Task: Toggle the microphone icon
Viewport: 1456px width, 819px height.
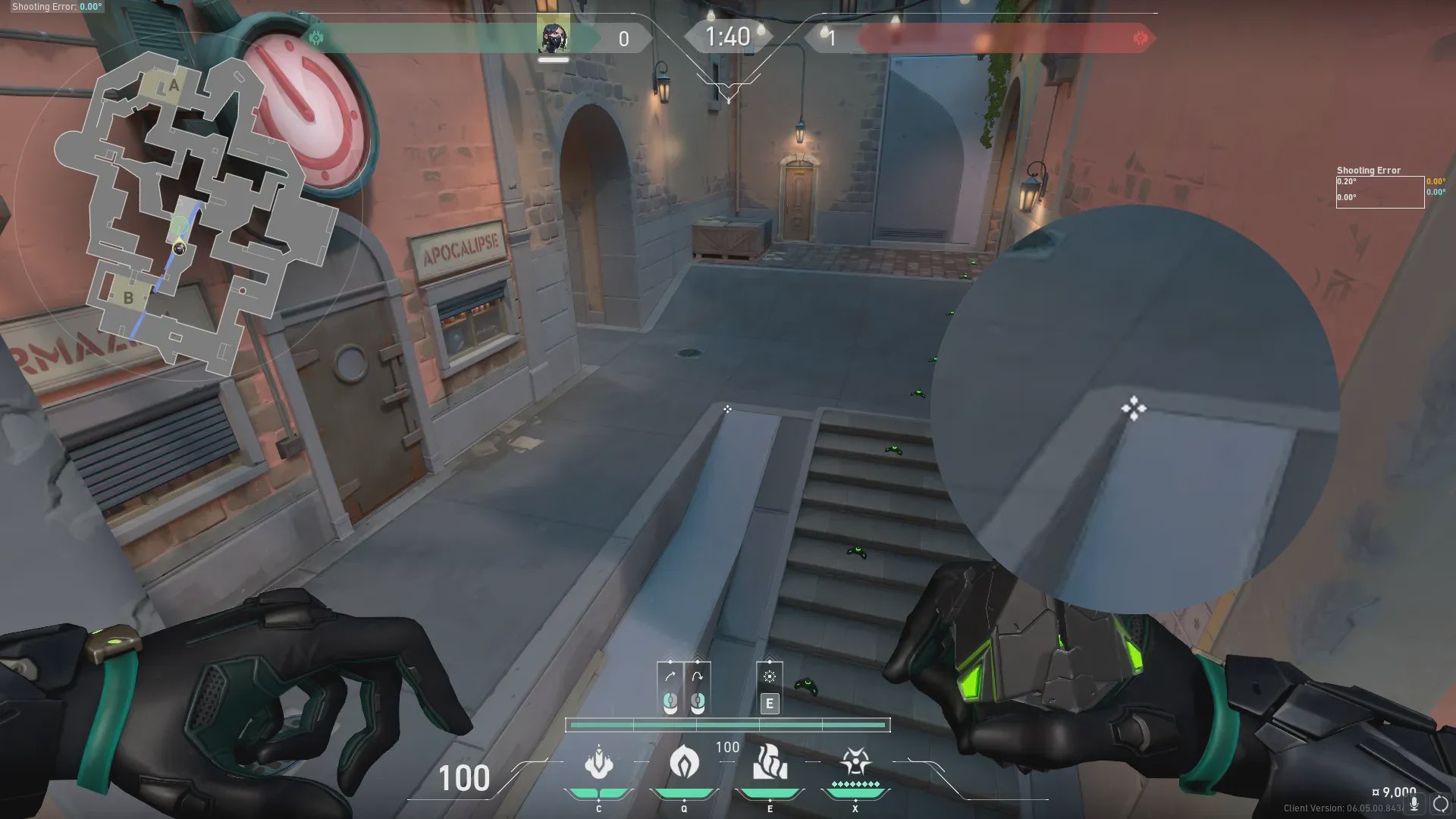Action: (x=1414, y=804)
